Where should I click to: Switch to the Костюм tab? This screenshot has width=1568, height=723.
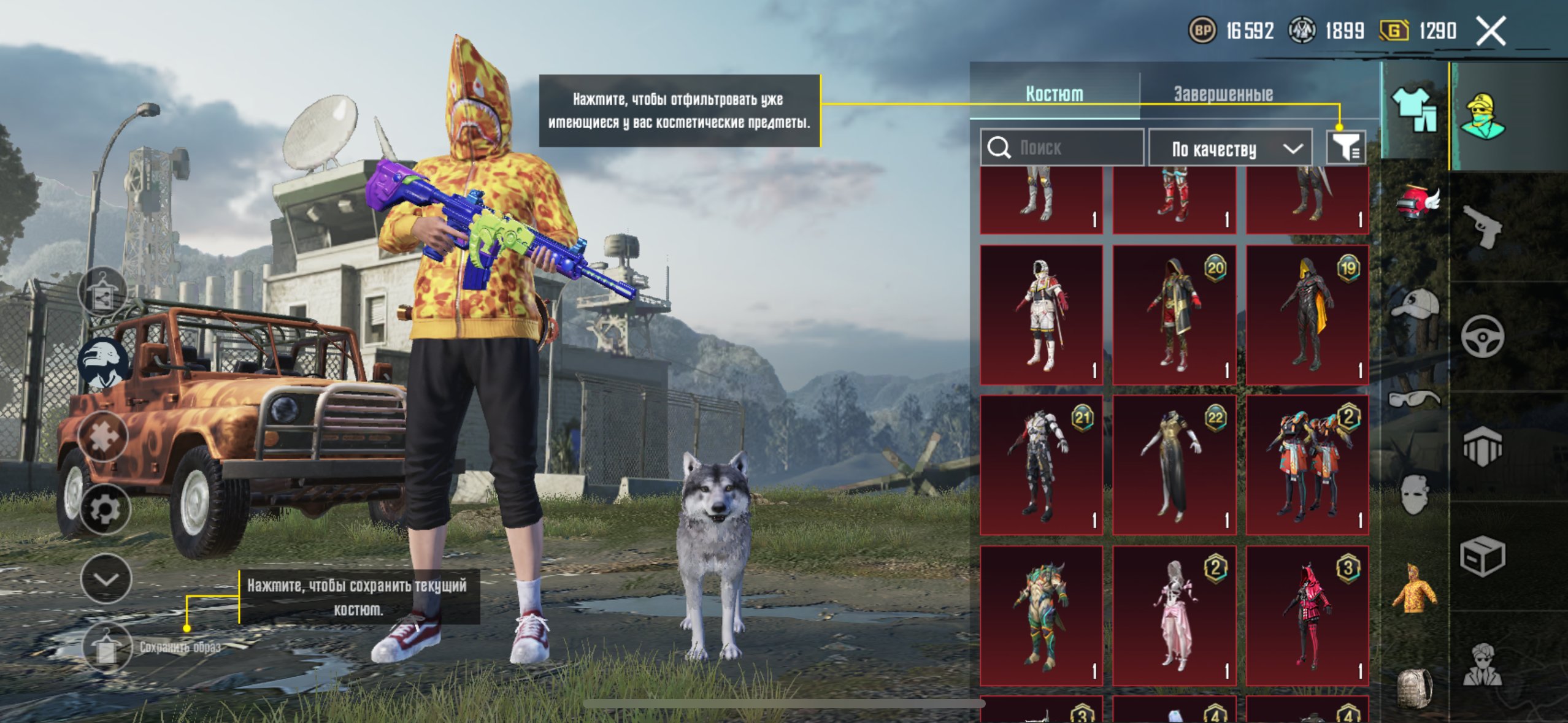pyautogui.click(x=1054, y=94)
